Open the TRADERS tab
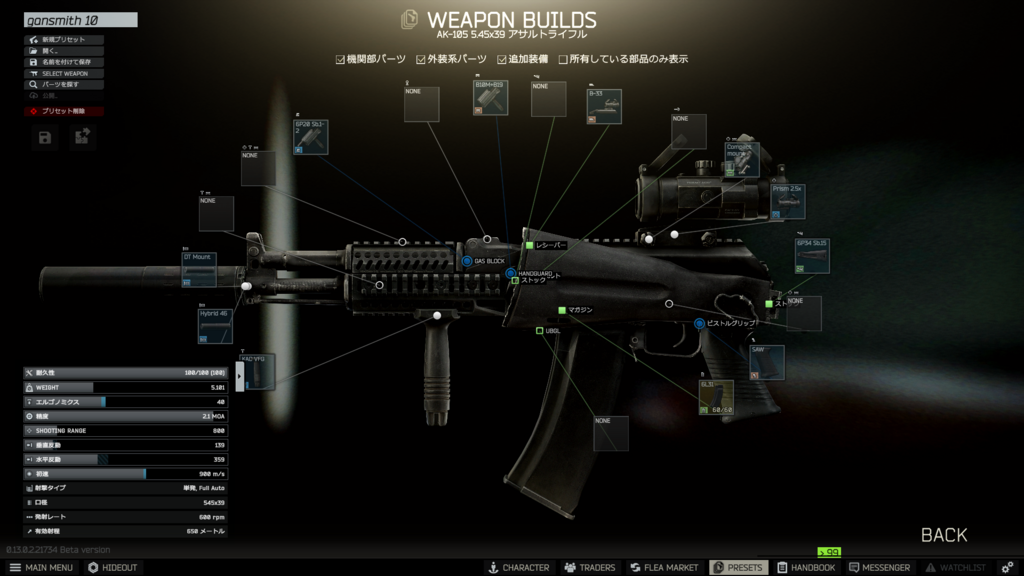This screenshot has height=576, width=1024. tap(590, 567)
